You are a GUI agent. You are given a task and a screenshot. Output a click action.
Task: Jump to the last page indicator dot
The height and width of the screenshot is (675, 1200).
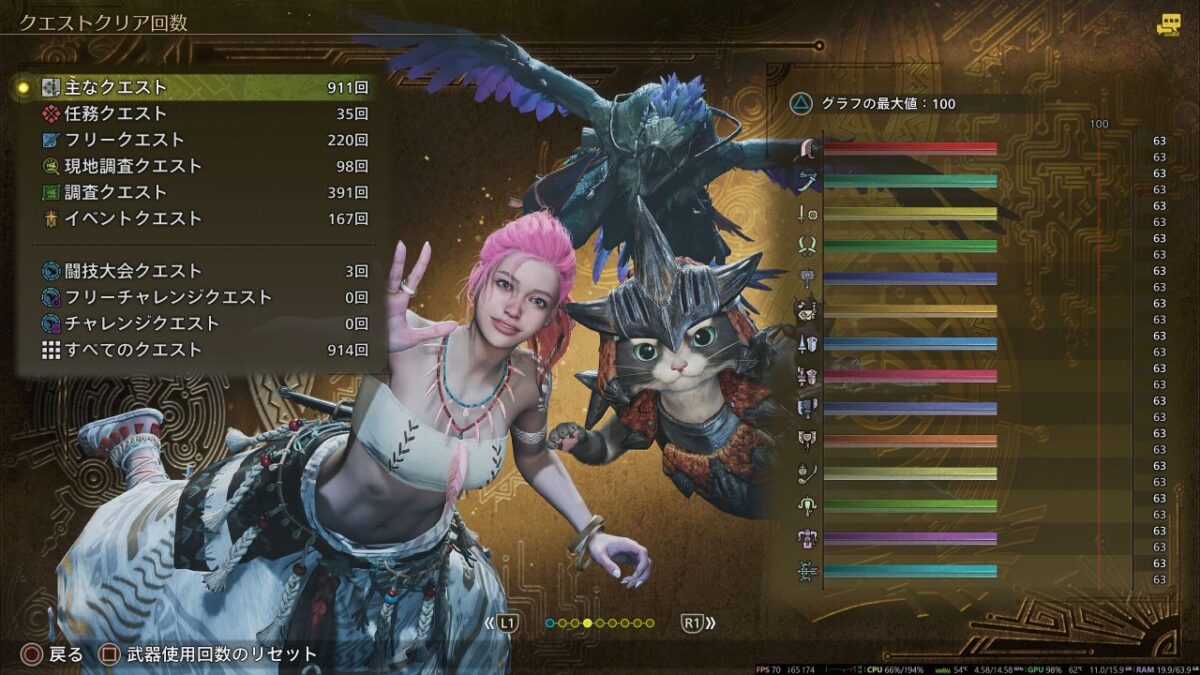tap(650, 623)
